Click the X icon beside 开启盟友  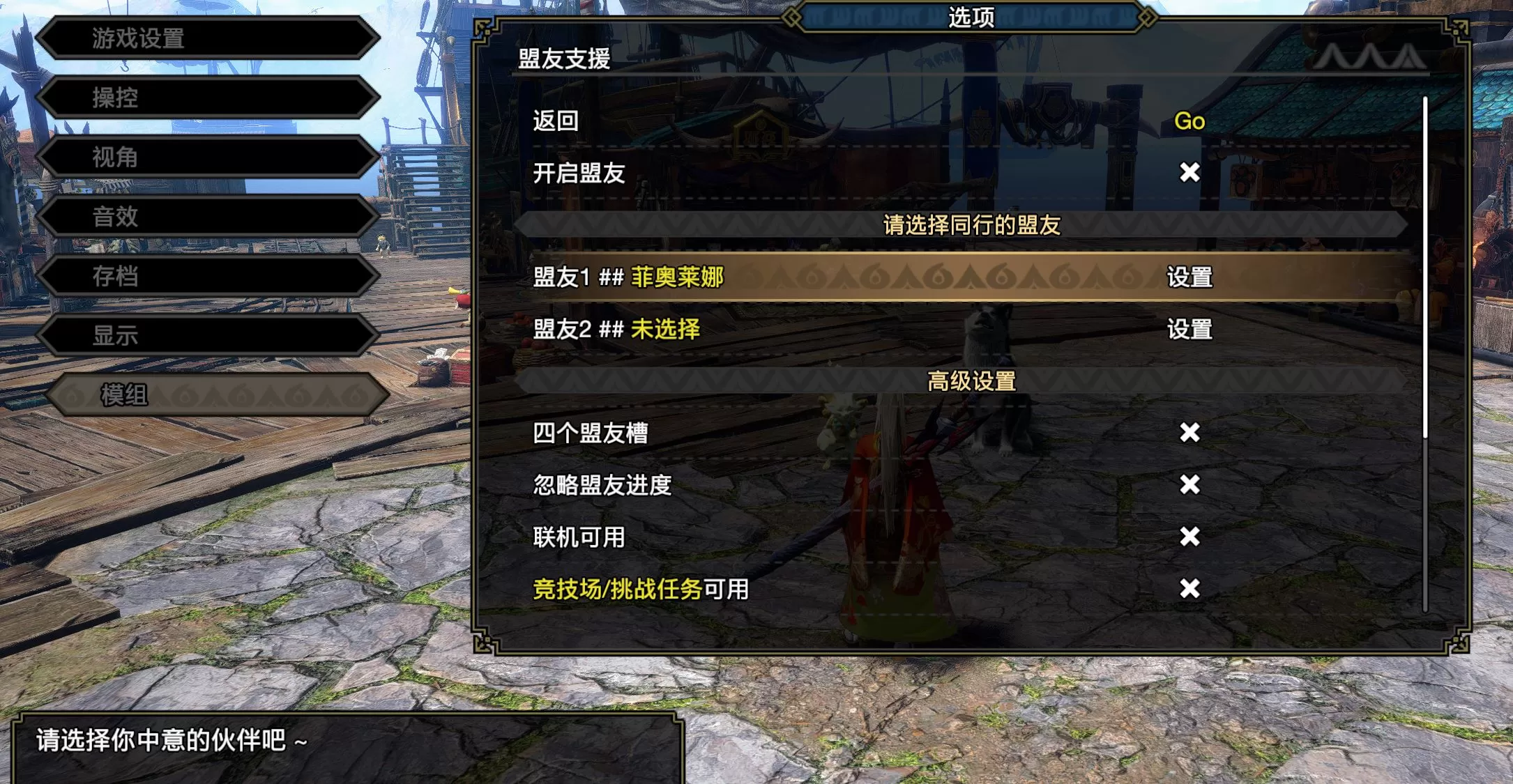(1187, 173)
